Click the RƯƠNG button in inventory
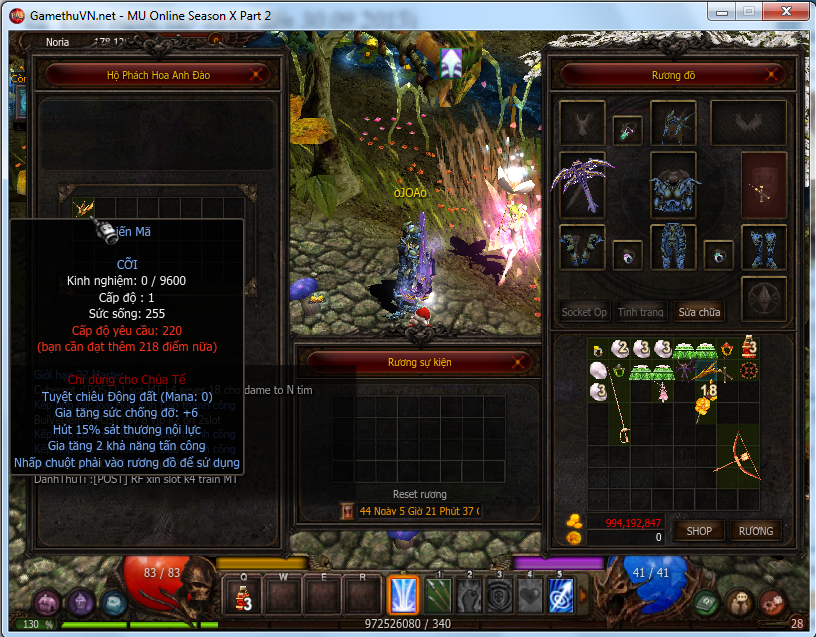The image size is (816, 637). tap(755, 531)
